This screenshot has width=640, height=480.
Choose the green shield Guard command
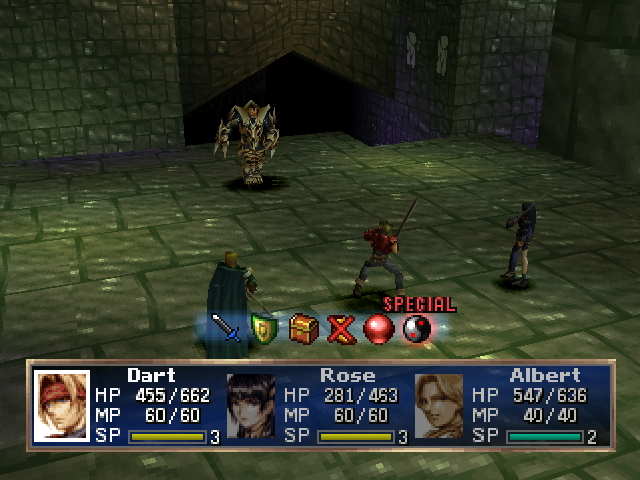point(264,328)
